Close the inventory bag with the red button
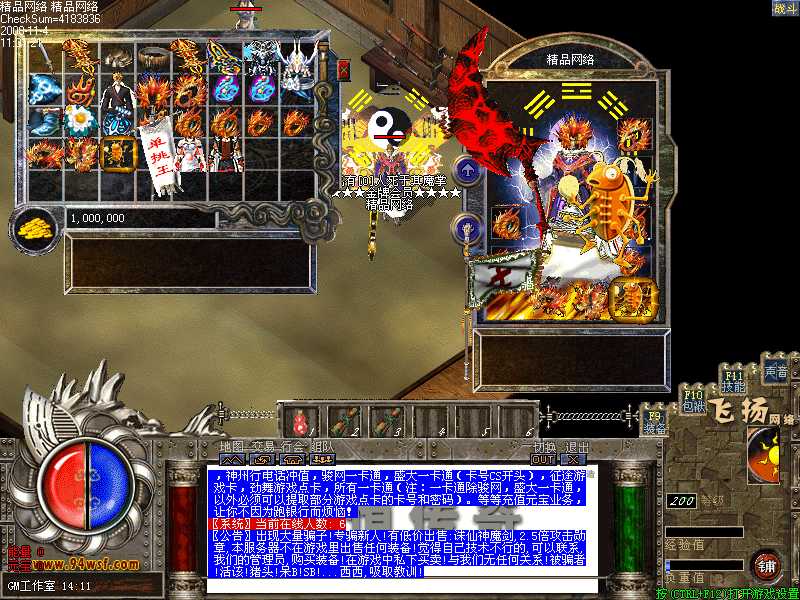This screenshot has width=800, height=600. point(344,69)
